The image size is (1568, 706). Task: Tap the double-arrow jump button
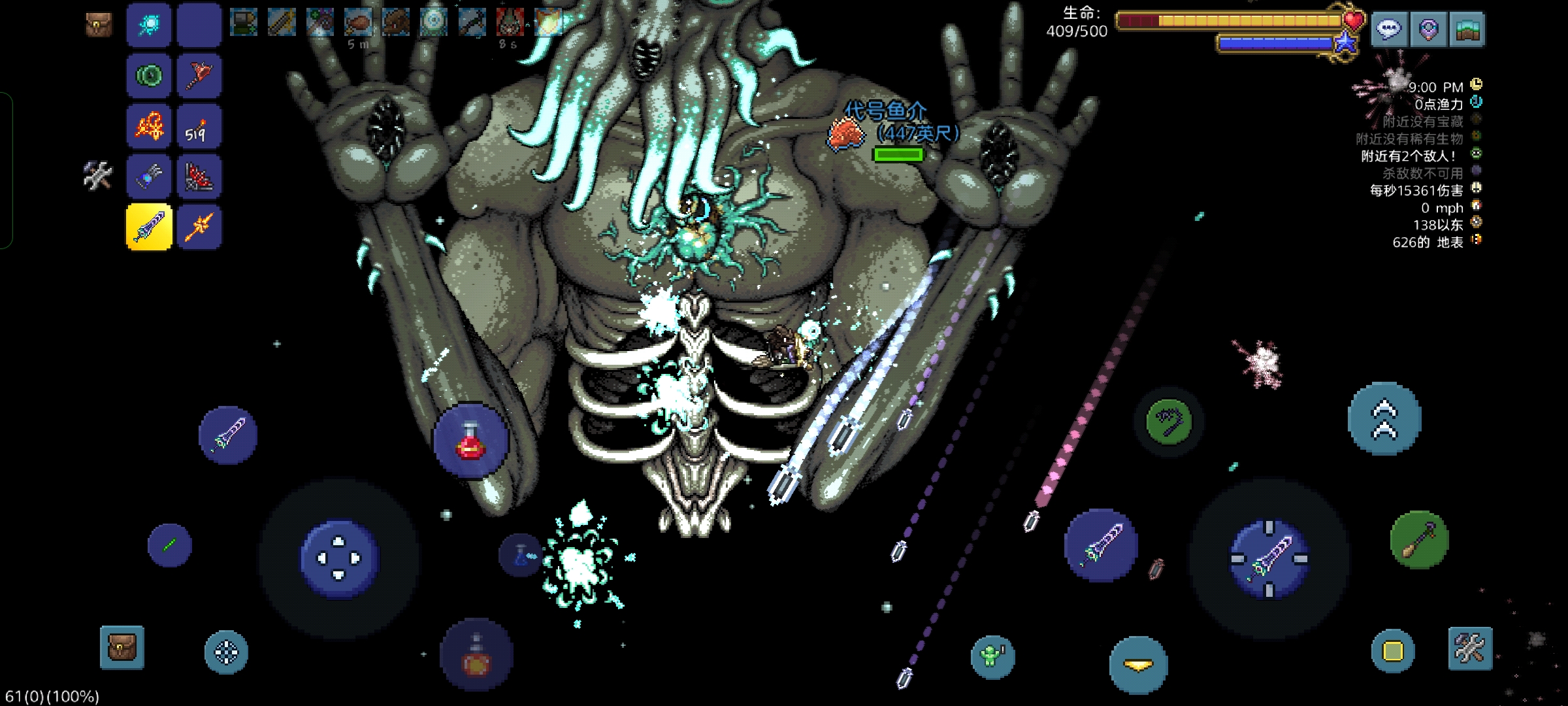[1384, 420]
